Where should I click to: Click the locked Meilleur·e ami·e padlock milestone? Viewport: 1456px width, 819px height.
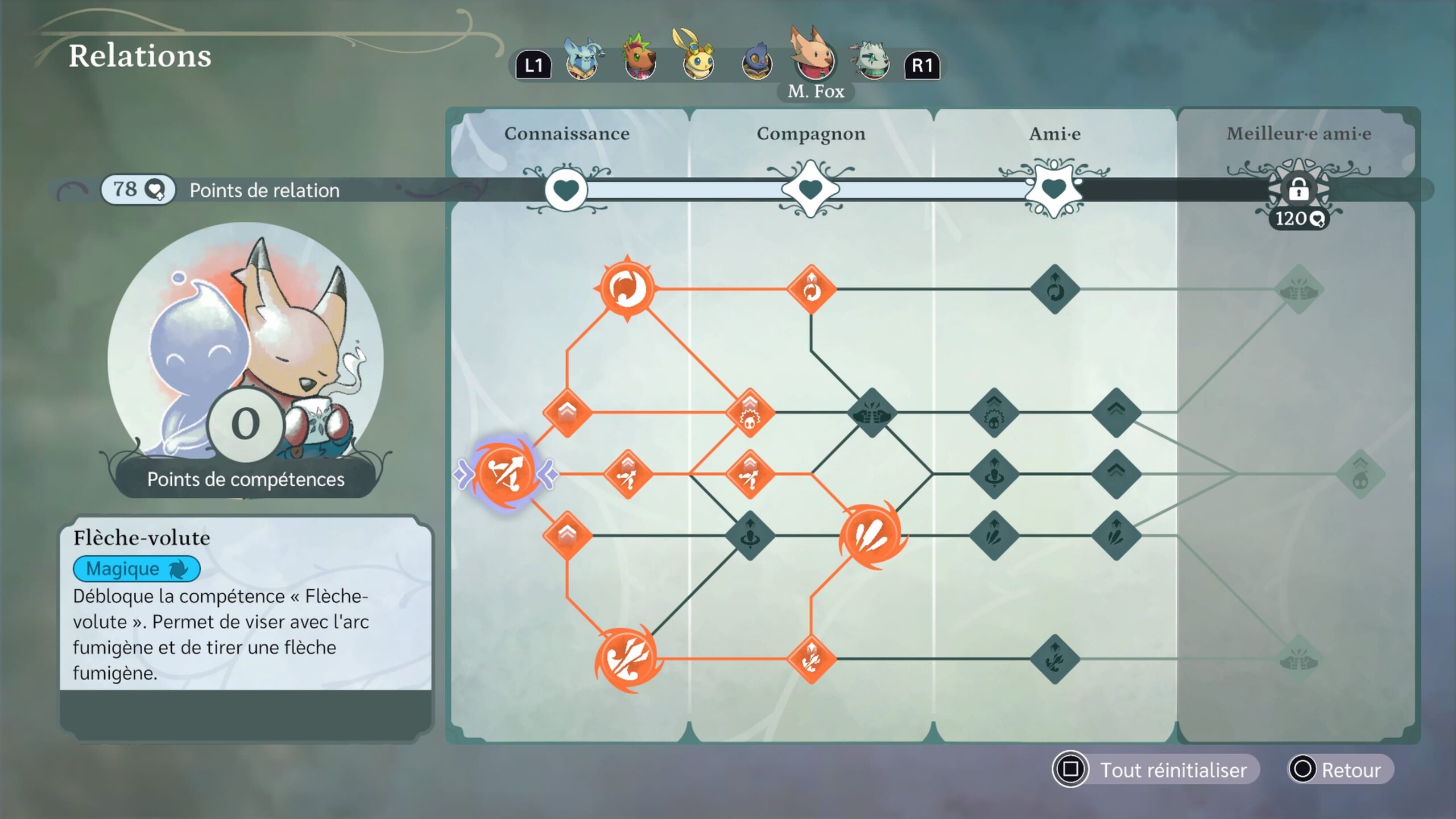tap(1298, 189)
